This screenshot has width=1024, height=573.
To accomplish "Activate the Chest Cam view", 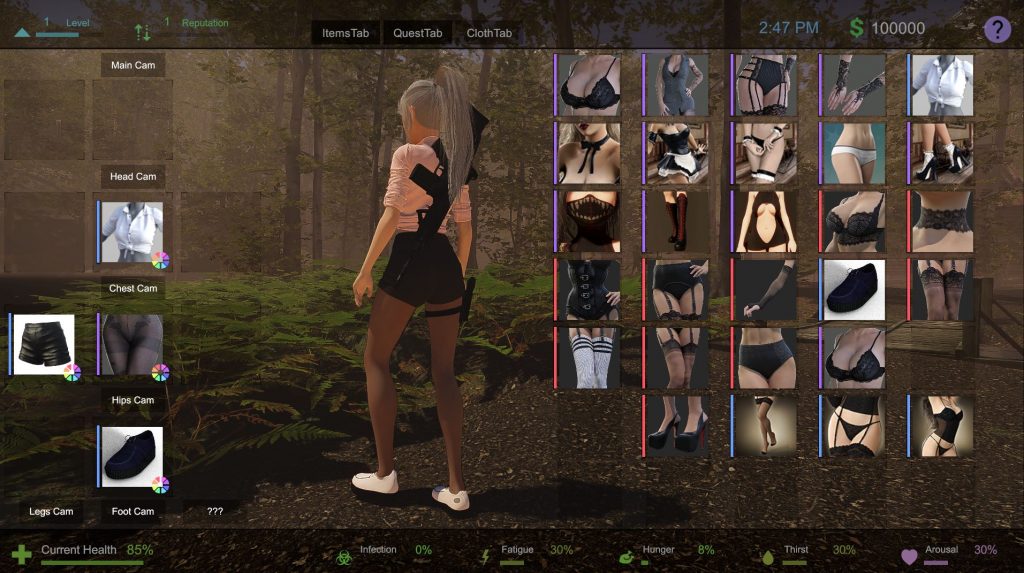I will point(133,289).
